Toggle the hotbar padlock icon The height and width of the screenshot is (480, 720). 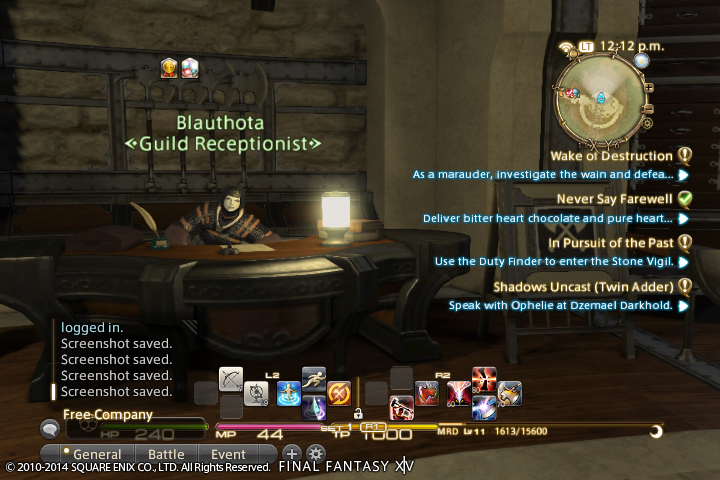pos(357,412)
